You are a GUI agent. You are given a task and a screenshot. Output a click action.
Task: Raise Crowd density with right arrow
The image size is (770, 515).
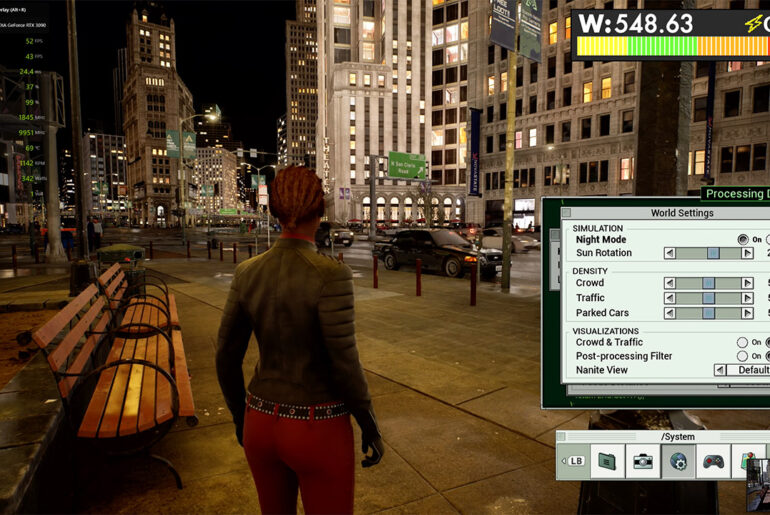pos(747,283)
